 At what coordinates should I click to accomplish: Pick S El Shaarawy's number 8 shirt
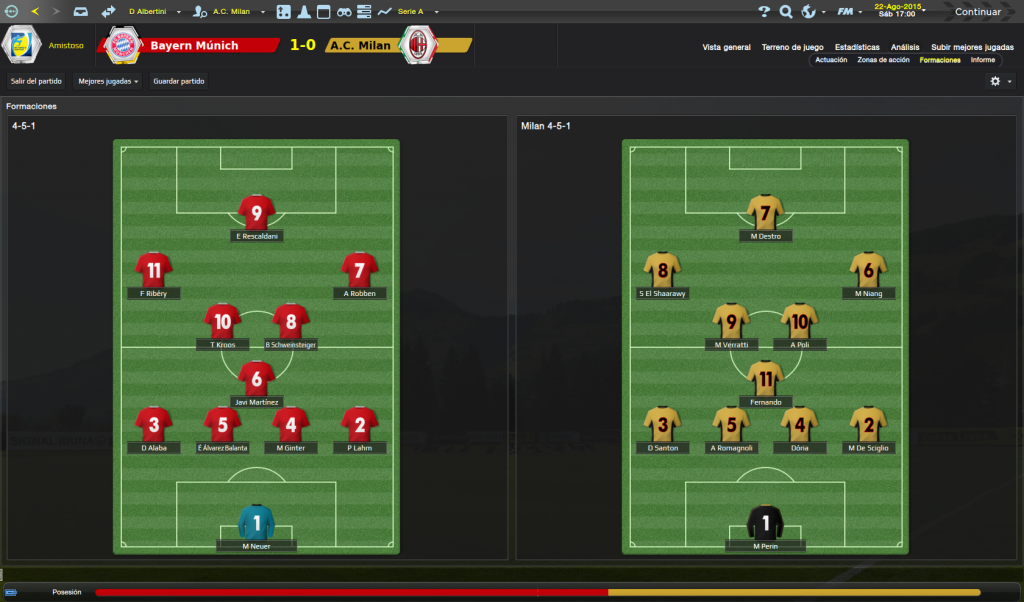pos(662,270)
